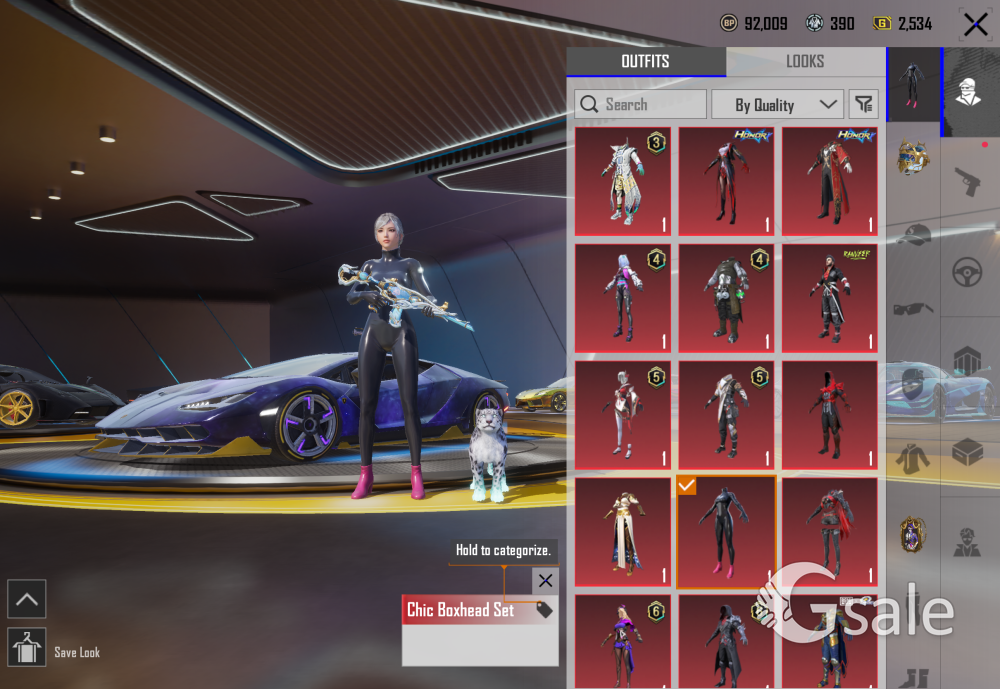
Task: Select the sunglasses eyewear category
Action: [912, 308]
